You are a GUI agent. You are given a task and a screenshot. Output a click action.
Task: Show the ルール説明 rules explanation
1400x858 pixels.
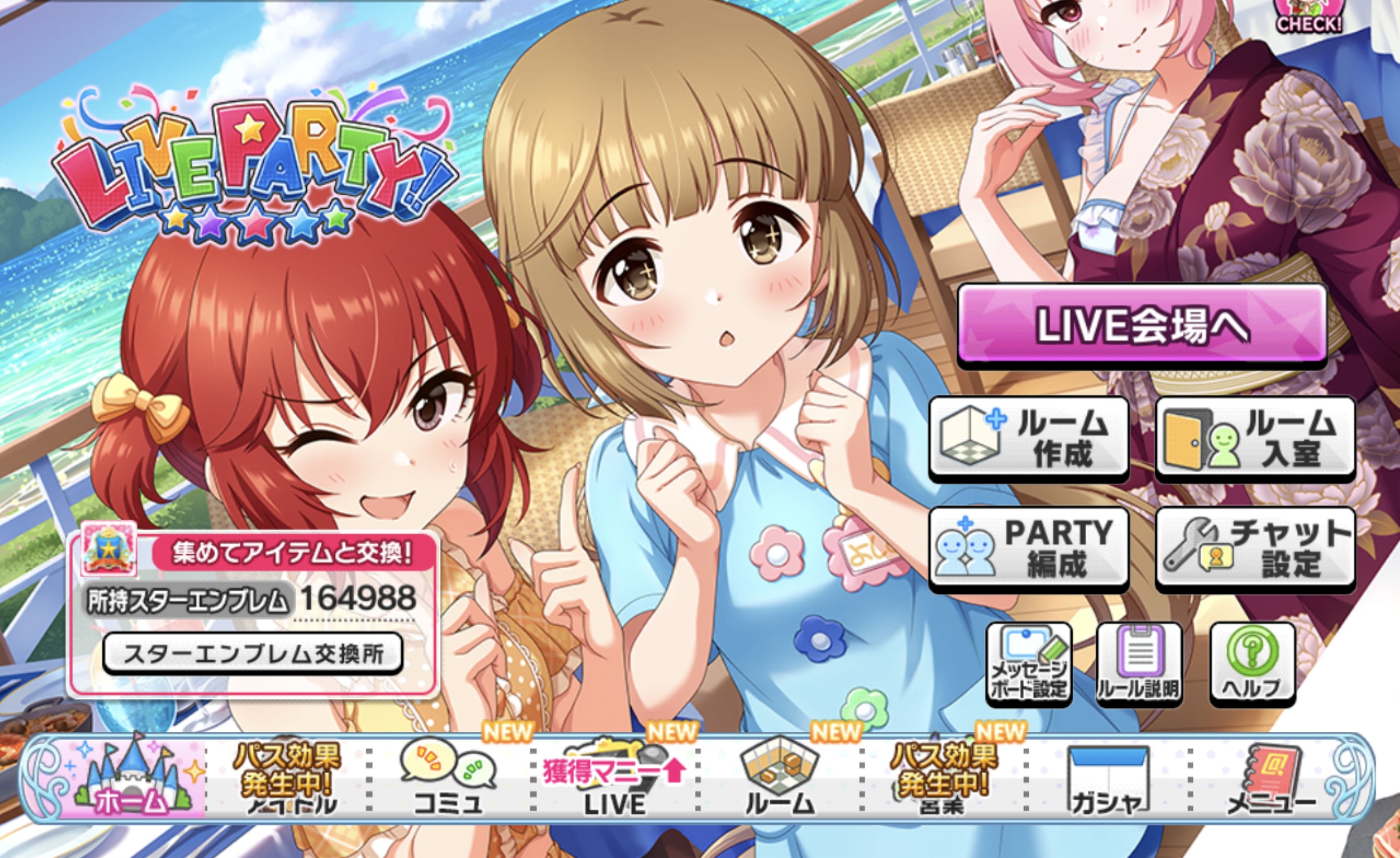(1138, 663)
